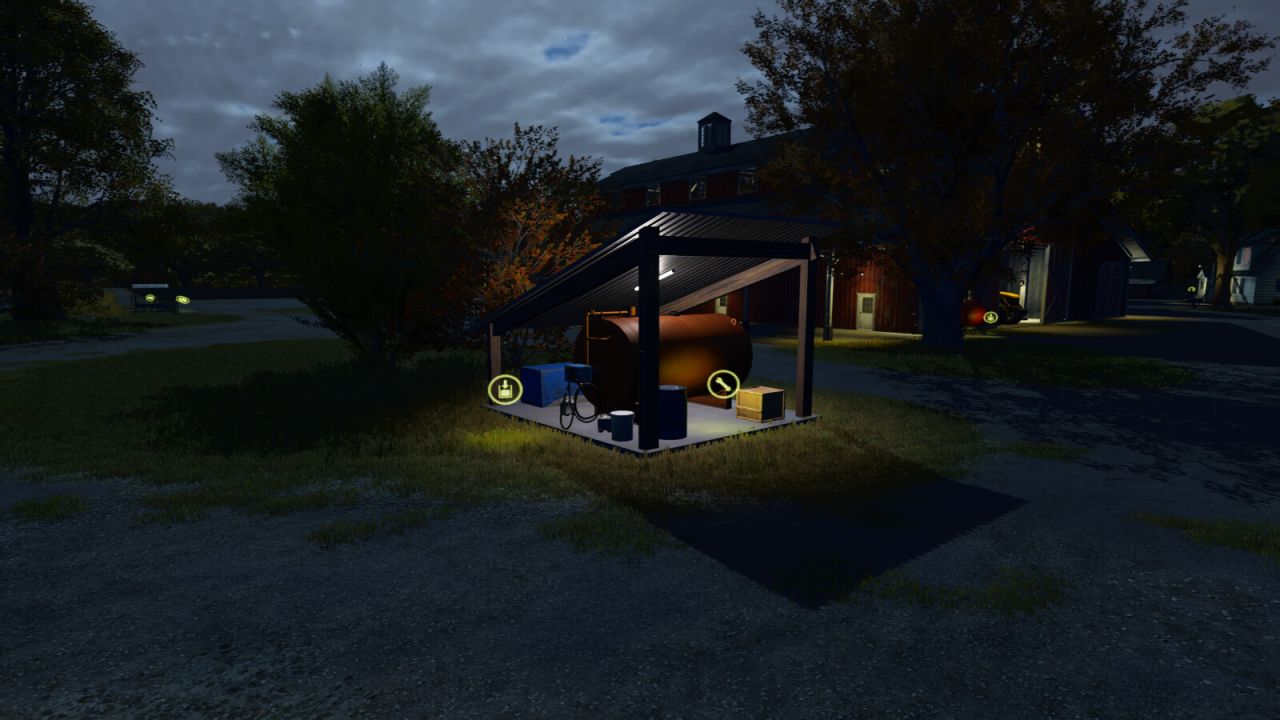1280x720 pixels.
Task: Click the glowing marker at the far left roadside
Action: click(x=151, y=299)
